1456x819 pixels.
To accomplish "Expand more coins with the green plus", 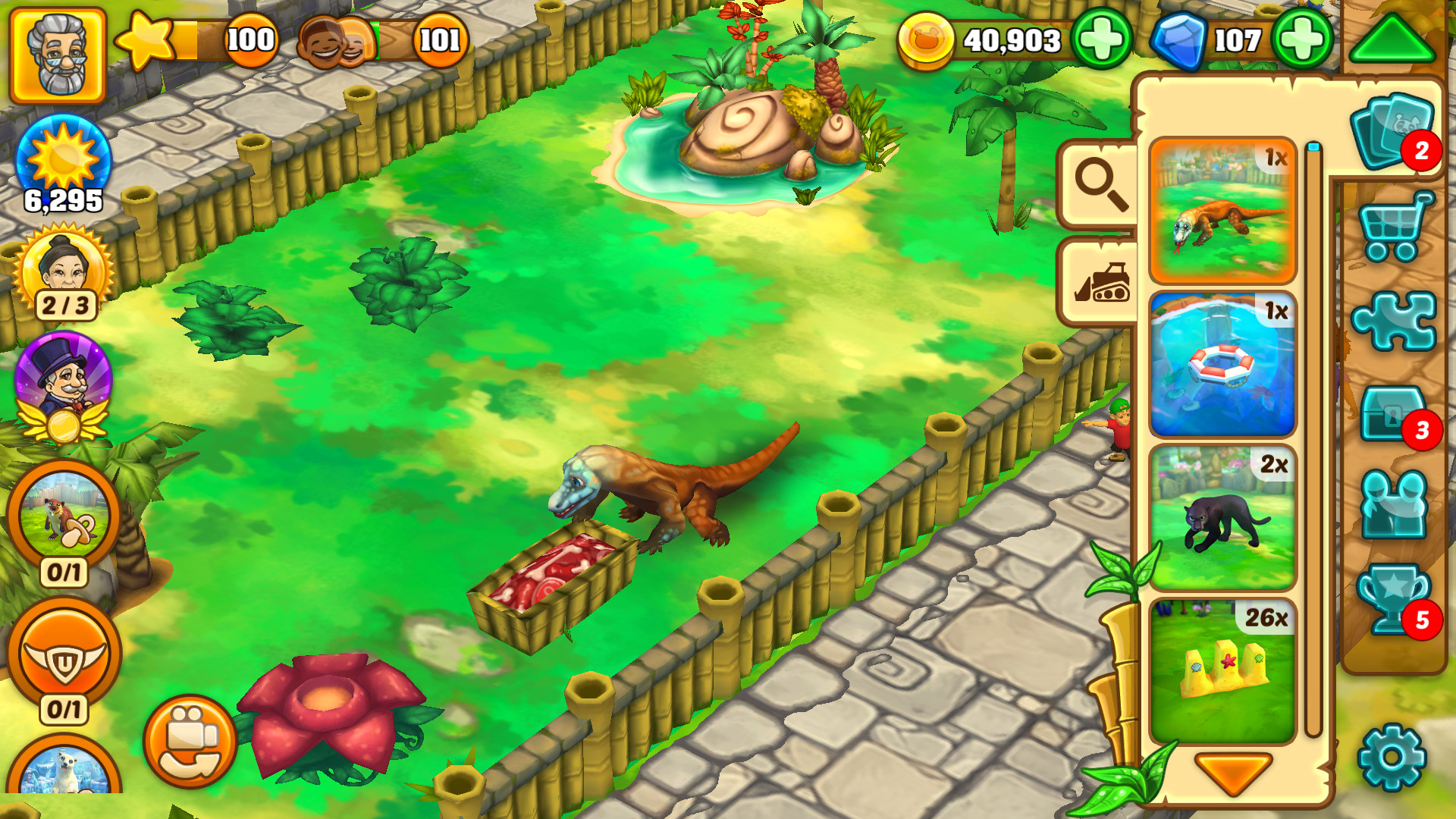I will coord(1103,36).
